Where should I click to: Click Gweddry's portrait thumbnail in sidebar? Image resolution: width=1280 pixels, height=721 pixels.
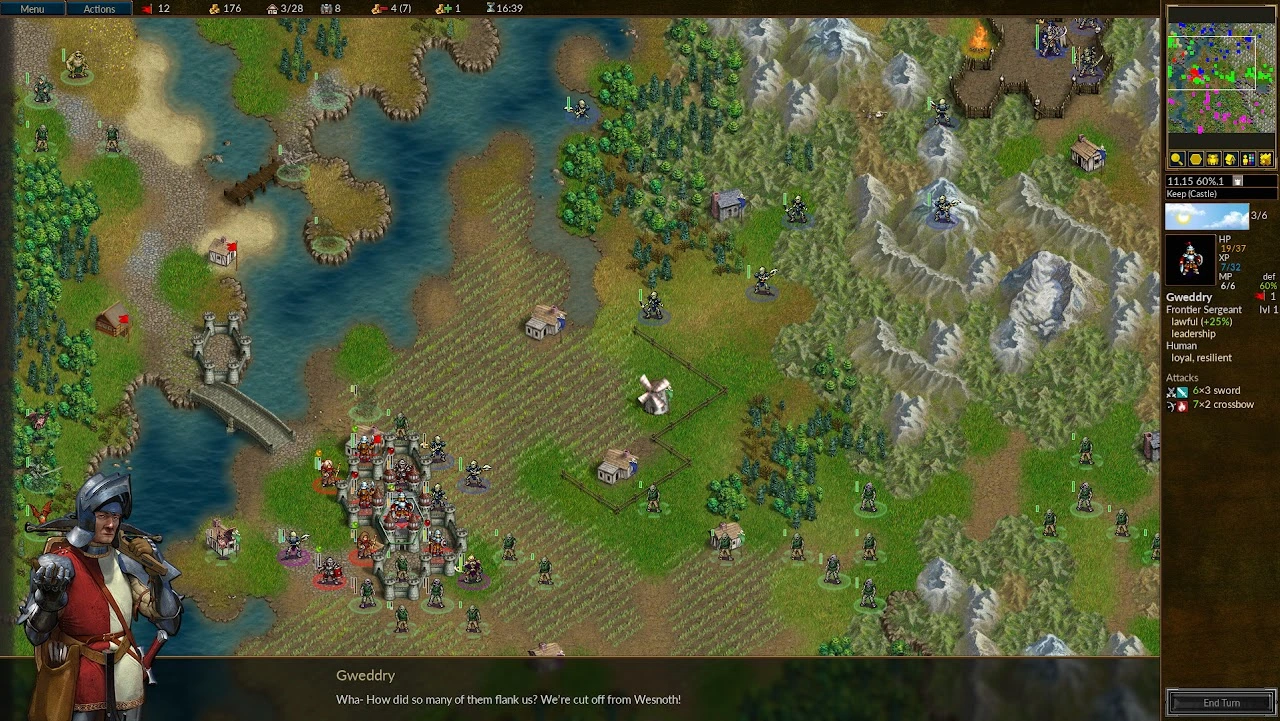click(1189, 259)
